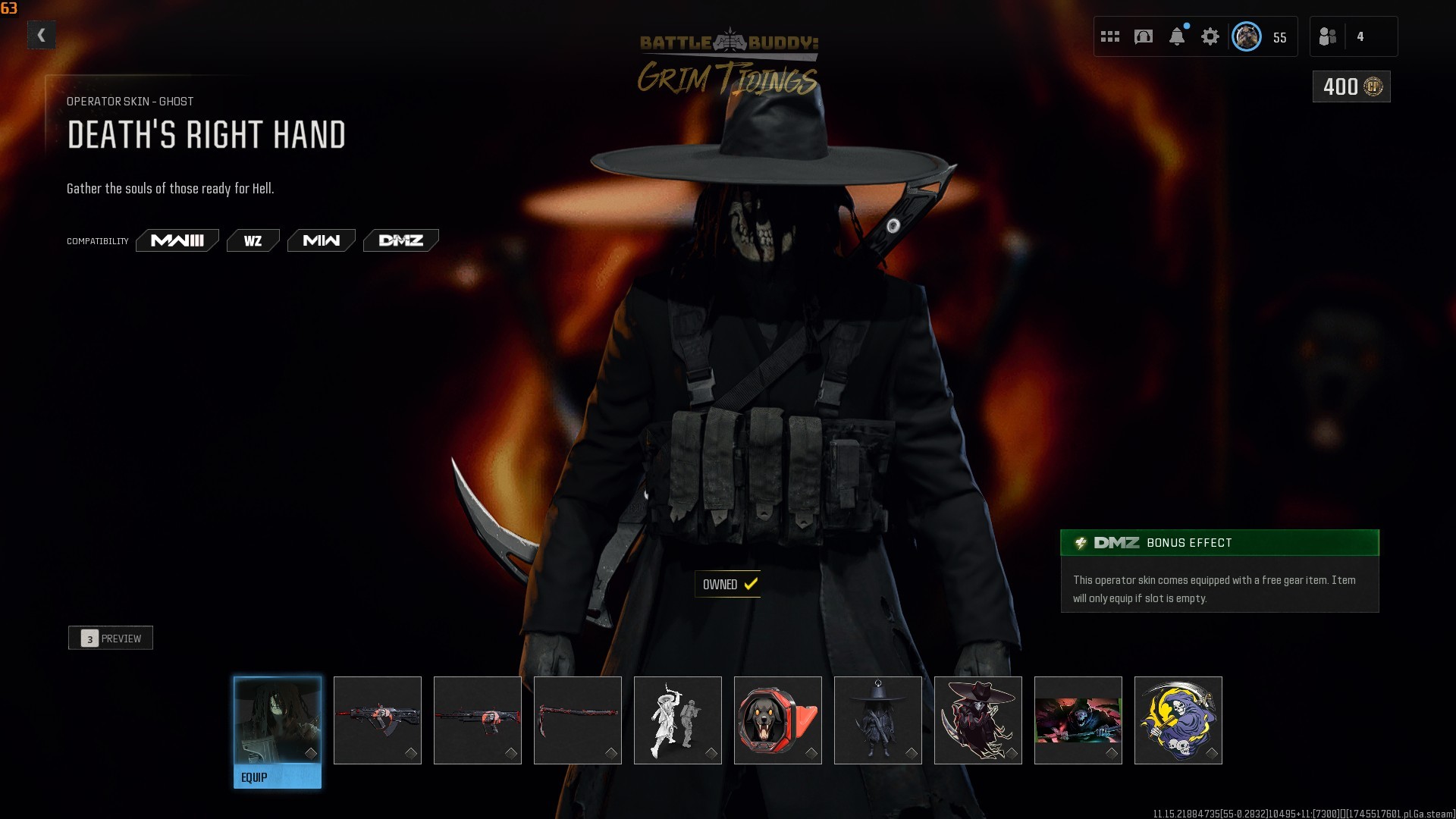This screenshot has height=819, width=1456.
Task: Equip the Death's Right Hand operator skin
Action: [277, 777]
